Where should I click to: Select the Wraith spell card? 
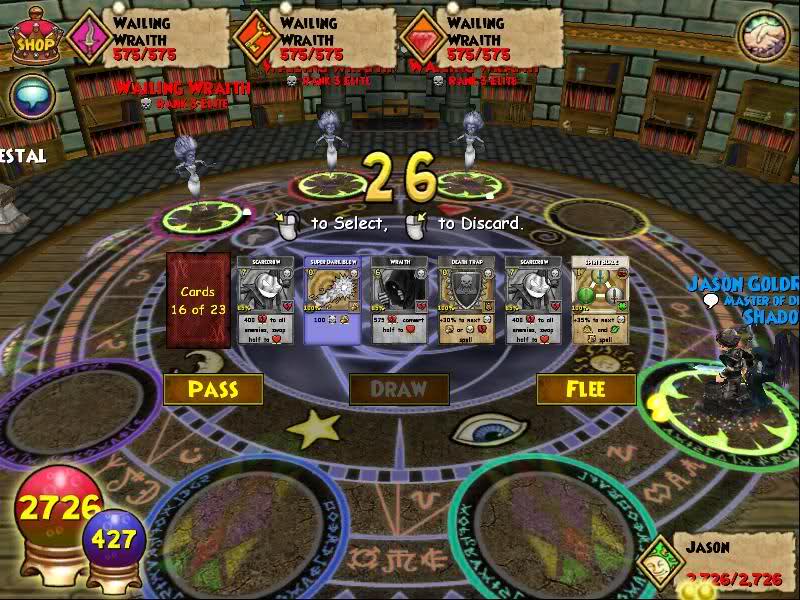(x=399, y=301)
